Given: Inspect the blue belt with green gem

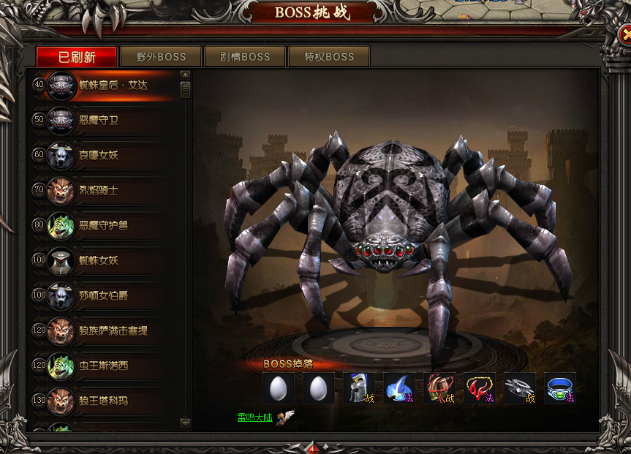Looking at the screenshot, I should [x=560, y=388].
